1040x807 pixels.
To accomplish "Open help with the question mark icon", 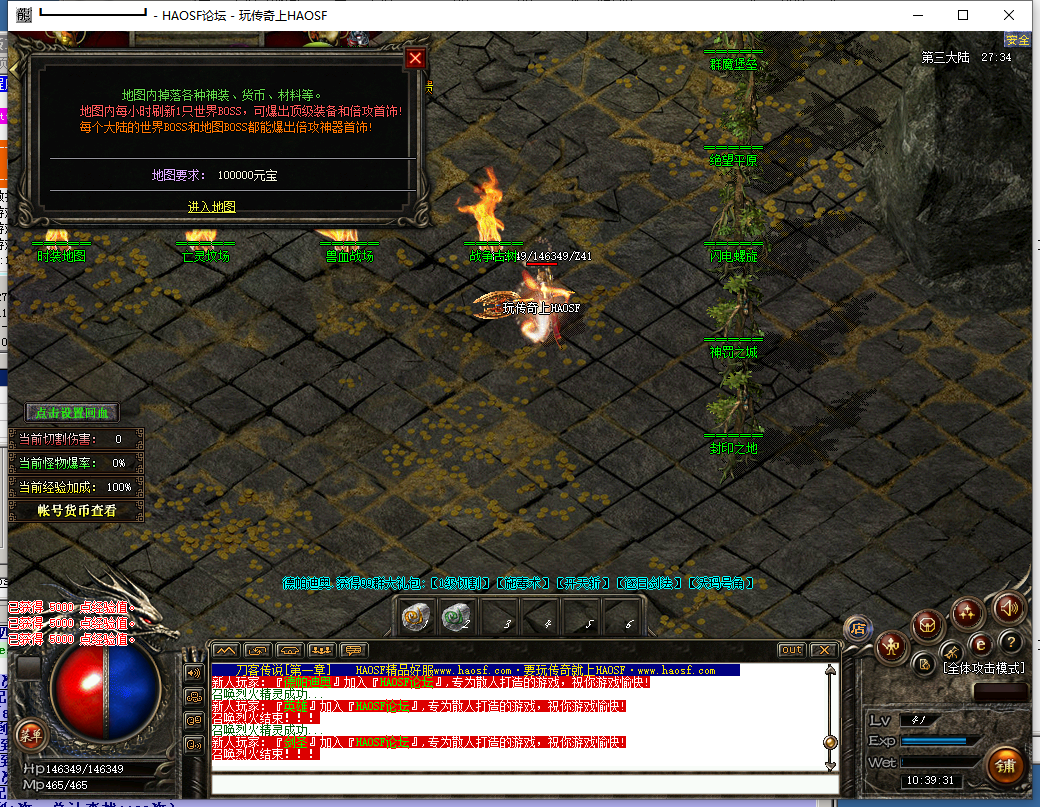I will pyautogui.click(x=1011, y=642).
